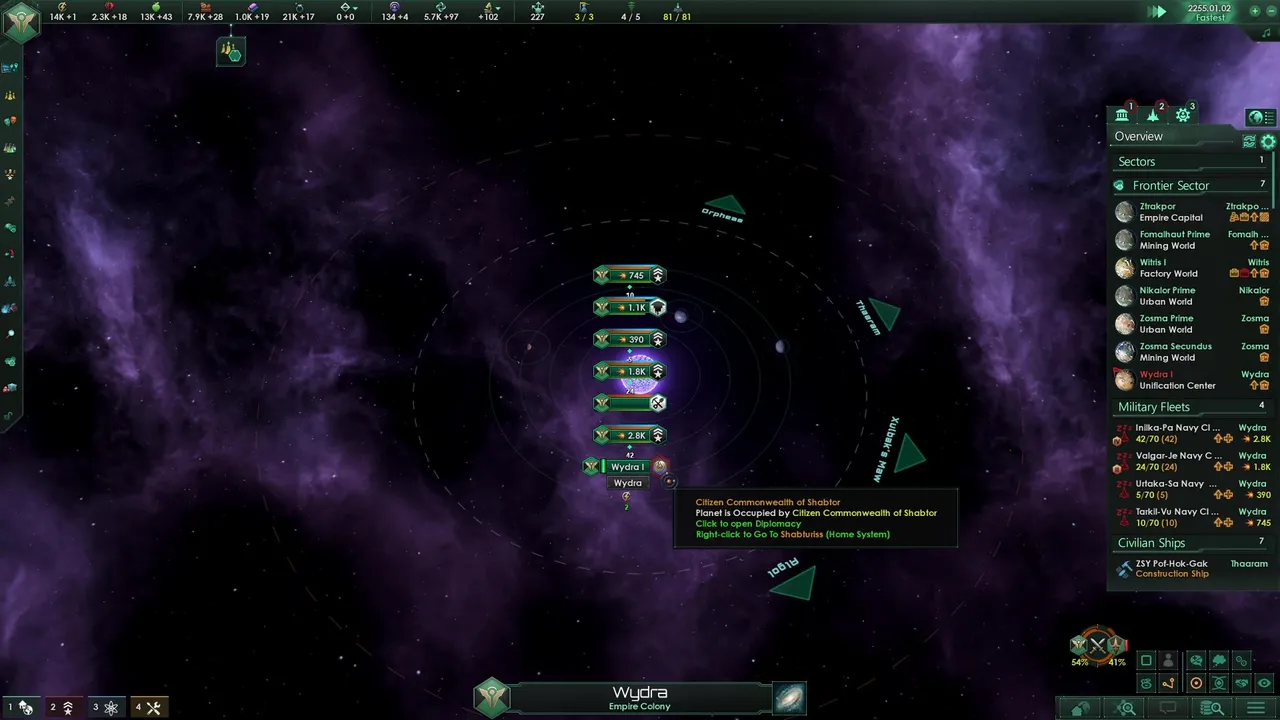Open the empire emblem government panel
Viewport: 1280px width, 720px height.
pos(19,22)
